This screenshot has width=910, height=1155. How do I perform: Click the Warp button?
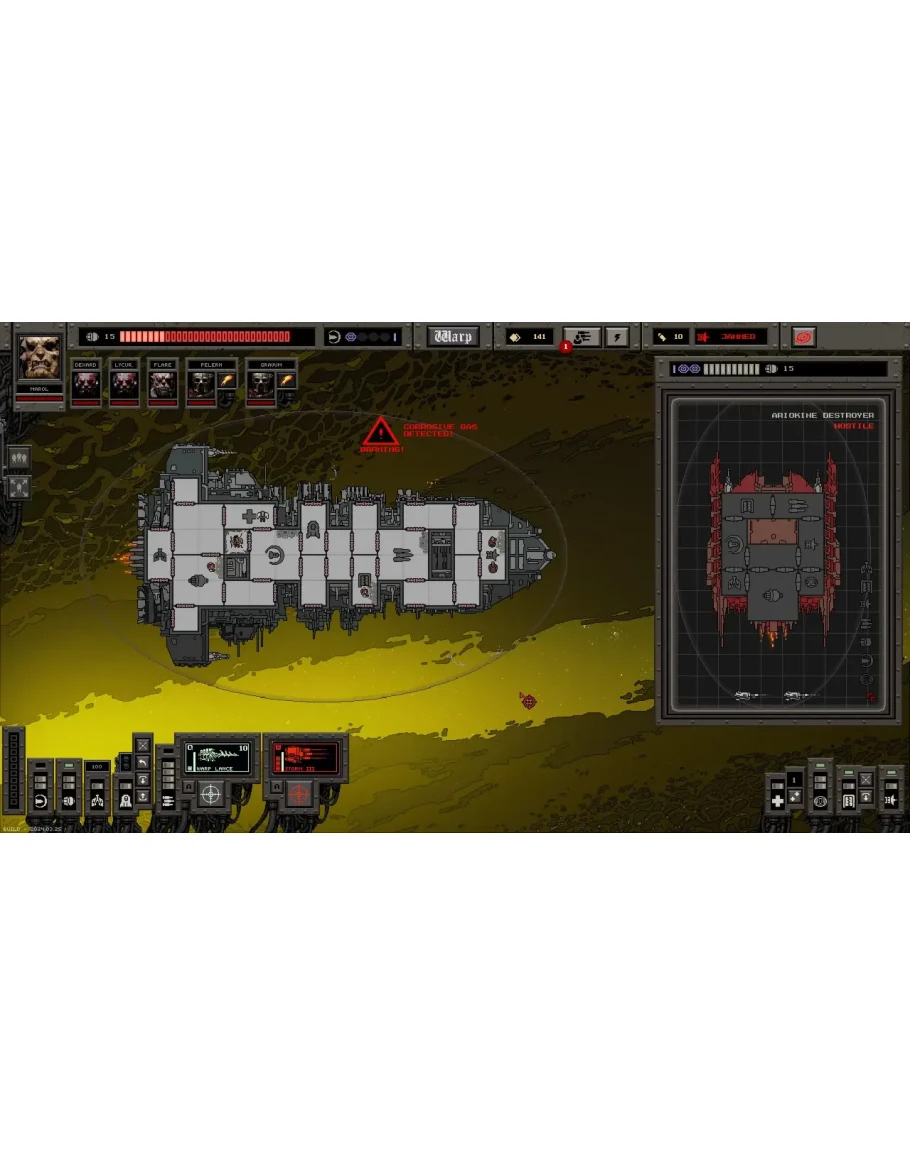453,337
